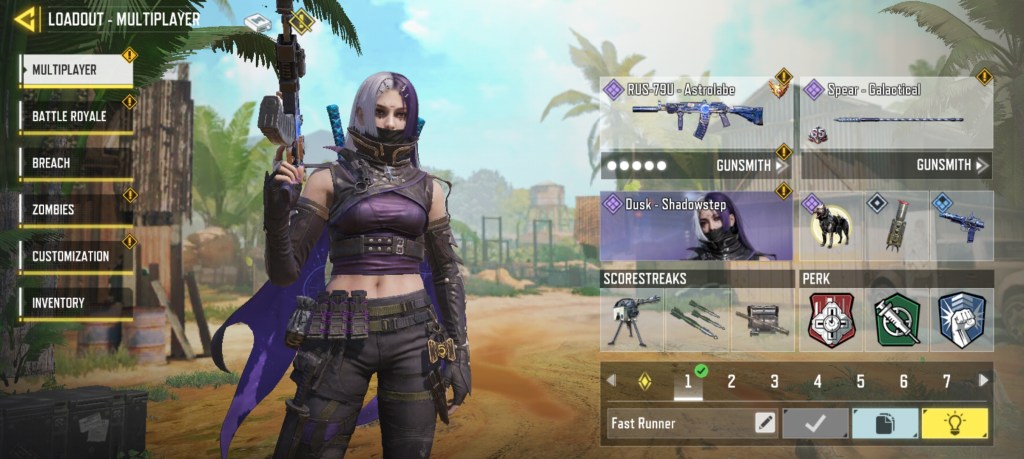Switch to the Battle Royale tab
The height and width of the screenshot is (459, 1024).
coord(77,116)
